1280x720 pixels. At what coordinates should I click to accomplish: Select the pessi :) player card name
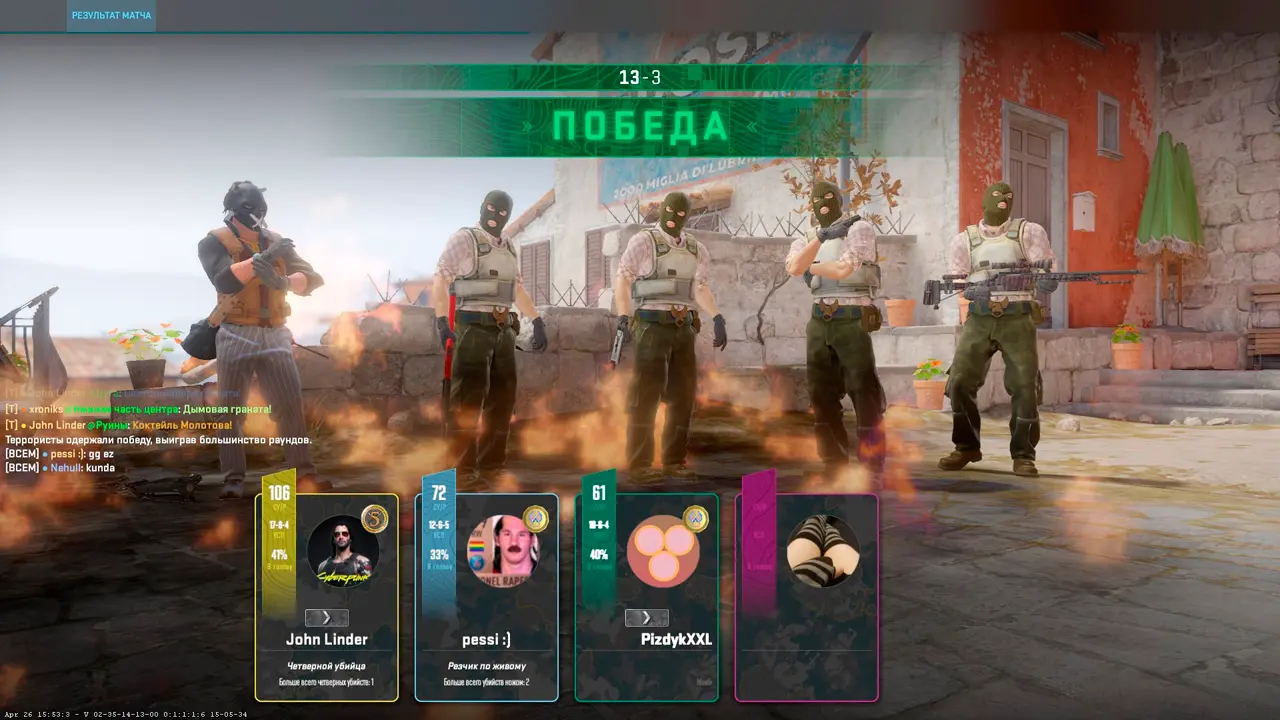point(486,640)
